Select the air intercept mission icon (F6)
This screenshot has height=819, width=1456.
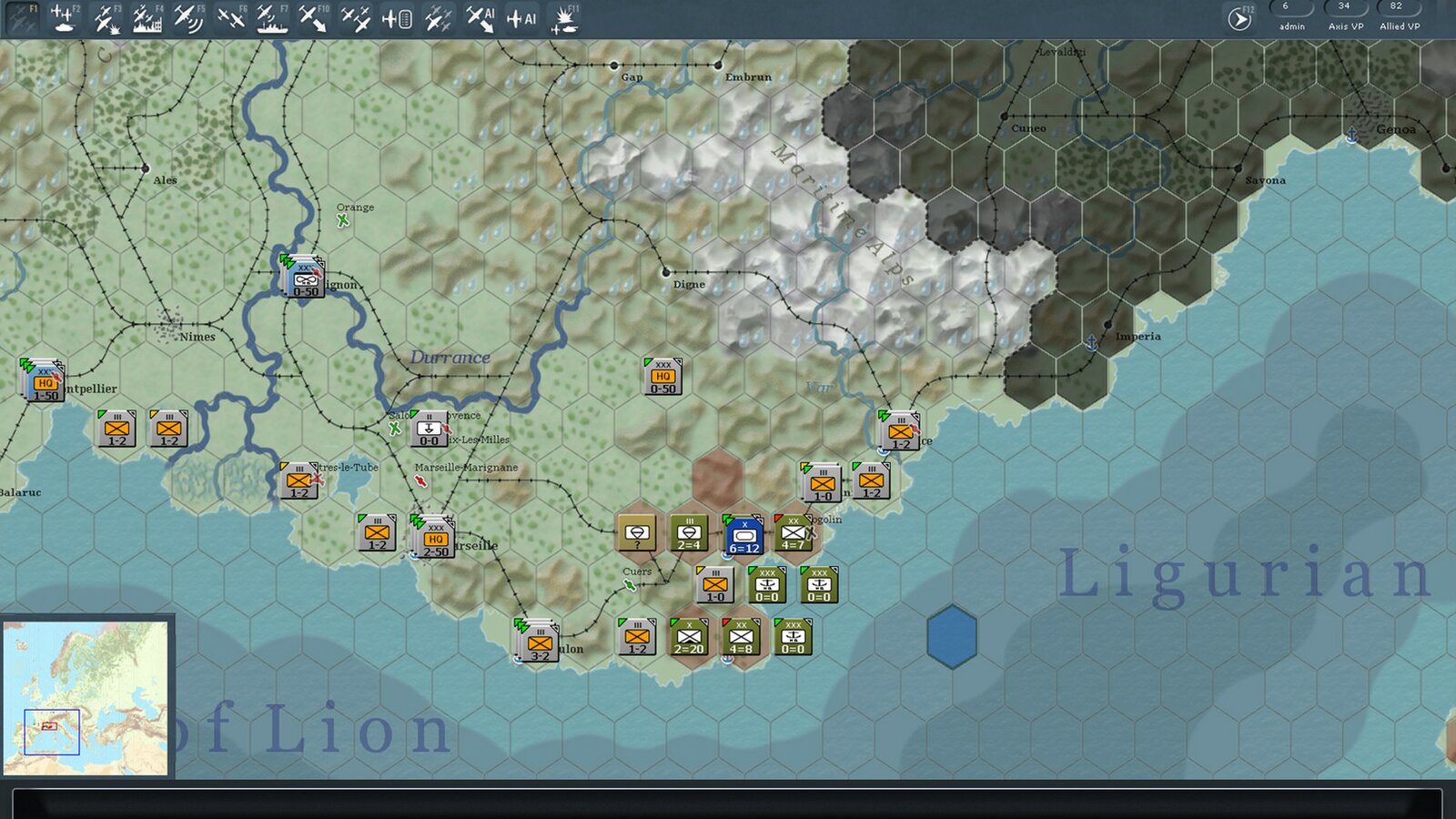point(231,16)
